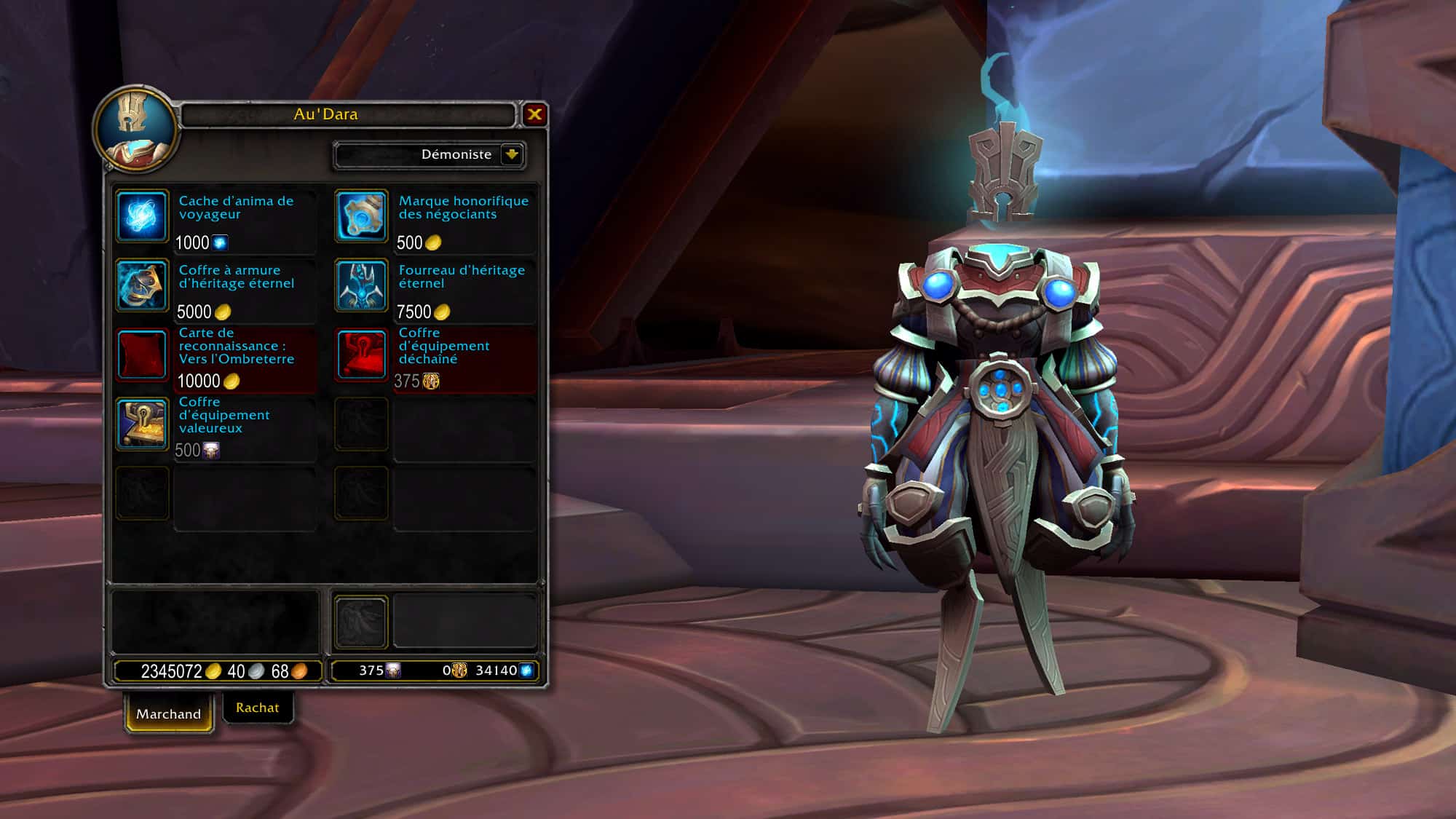Choose the Fourreau d'héritage éternel item
Image resolution: width=1456 pixels, height=819 pixels.
361,285
